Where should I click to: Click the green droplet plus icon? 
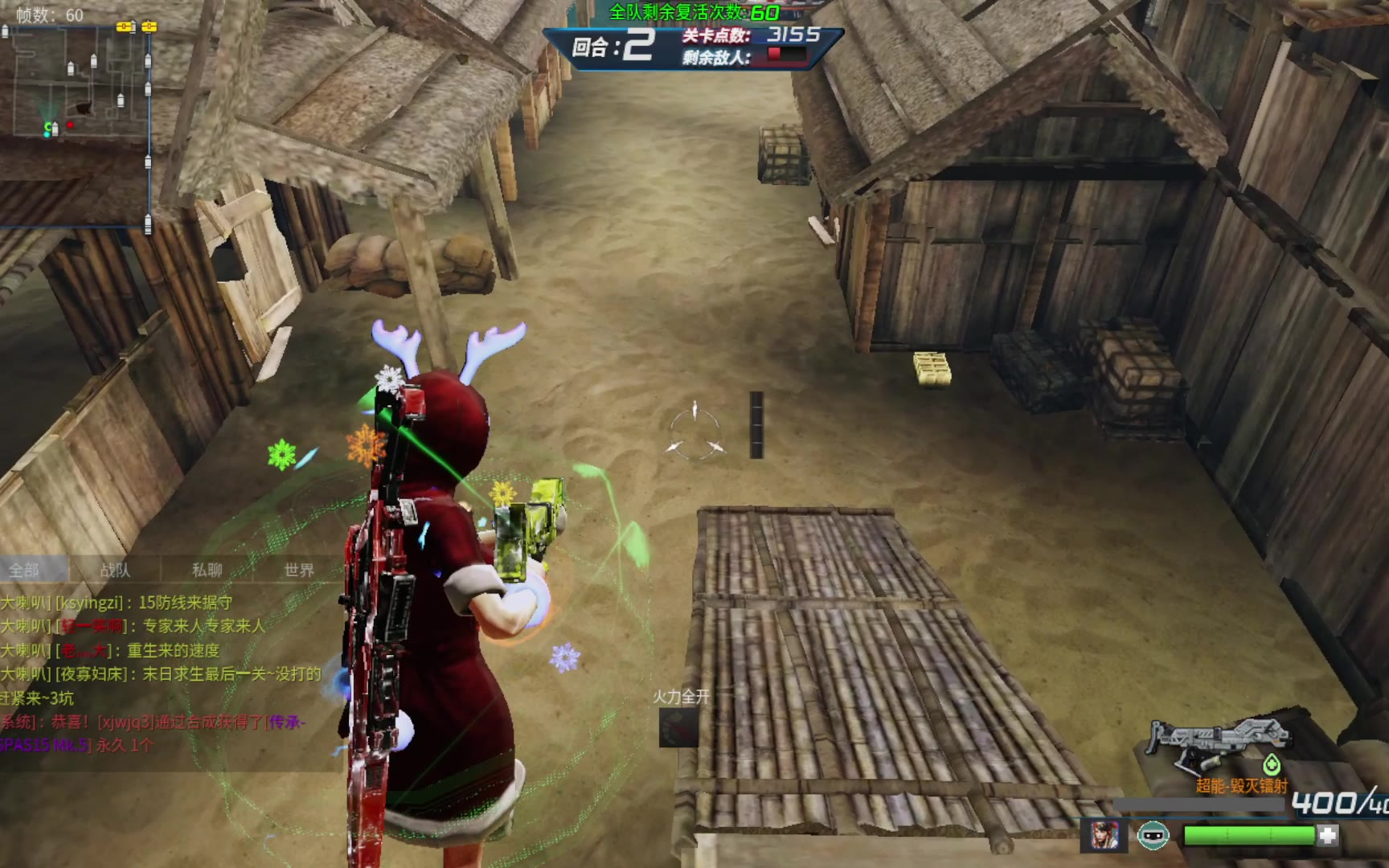(1272, 764)
